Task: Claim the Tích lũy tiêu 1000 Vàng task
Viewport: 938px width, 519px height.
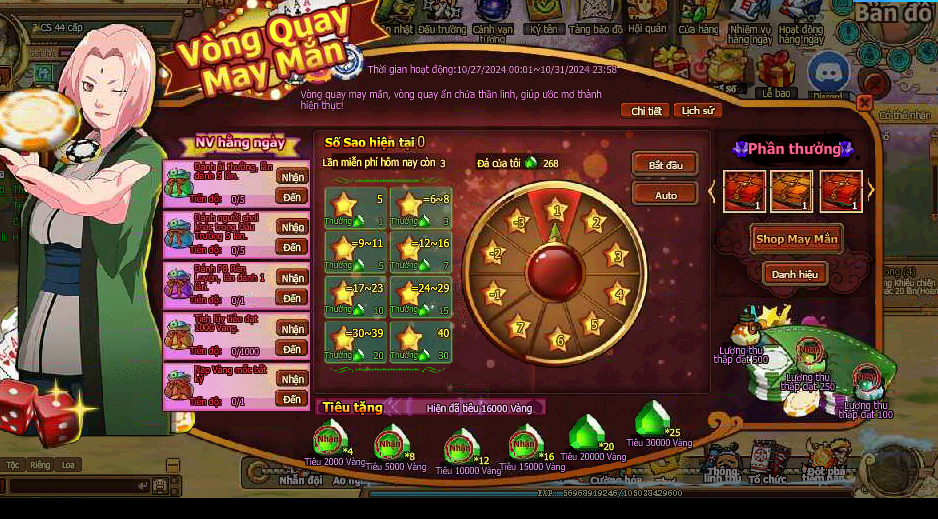Action: coord(292,329)
